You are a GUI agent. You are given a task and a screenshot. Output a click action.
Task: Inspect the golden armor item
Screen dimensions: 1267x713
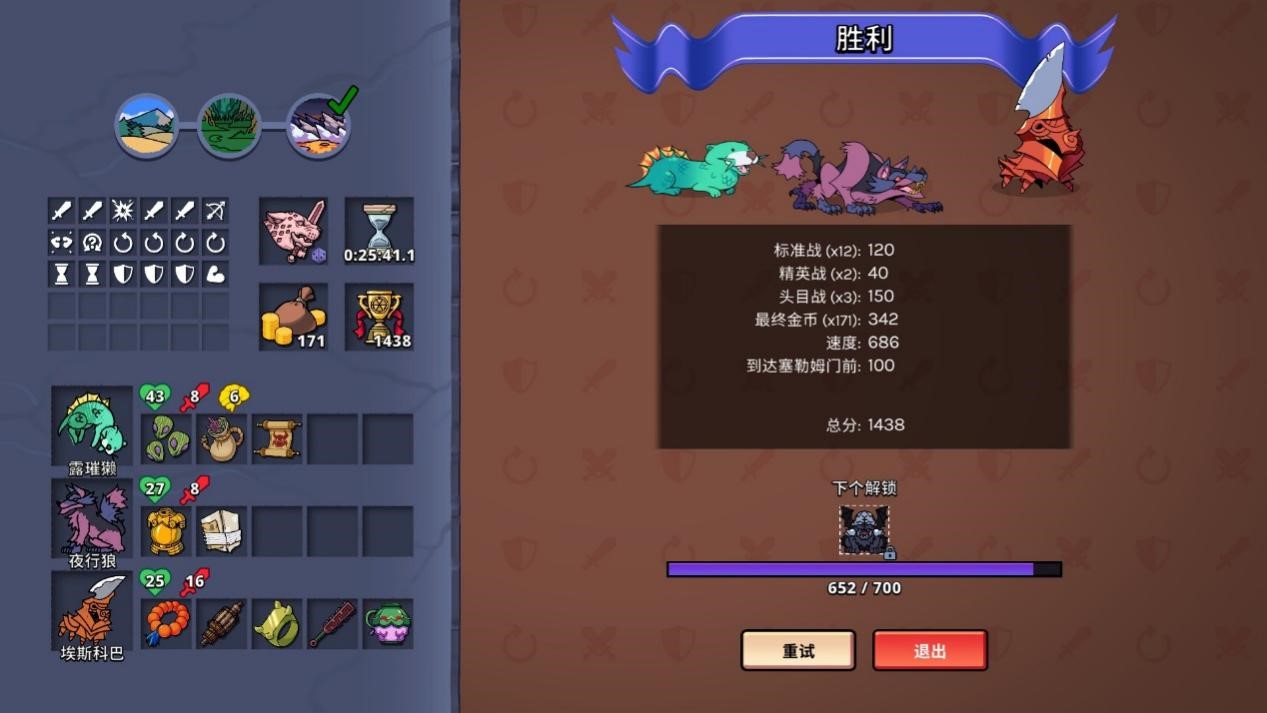[x=166, y=531]
